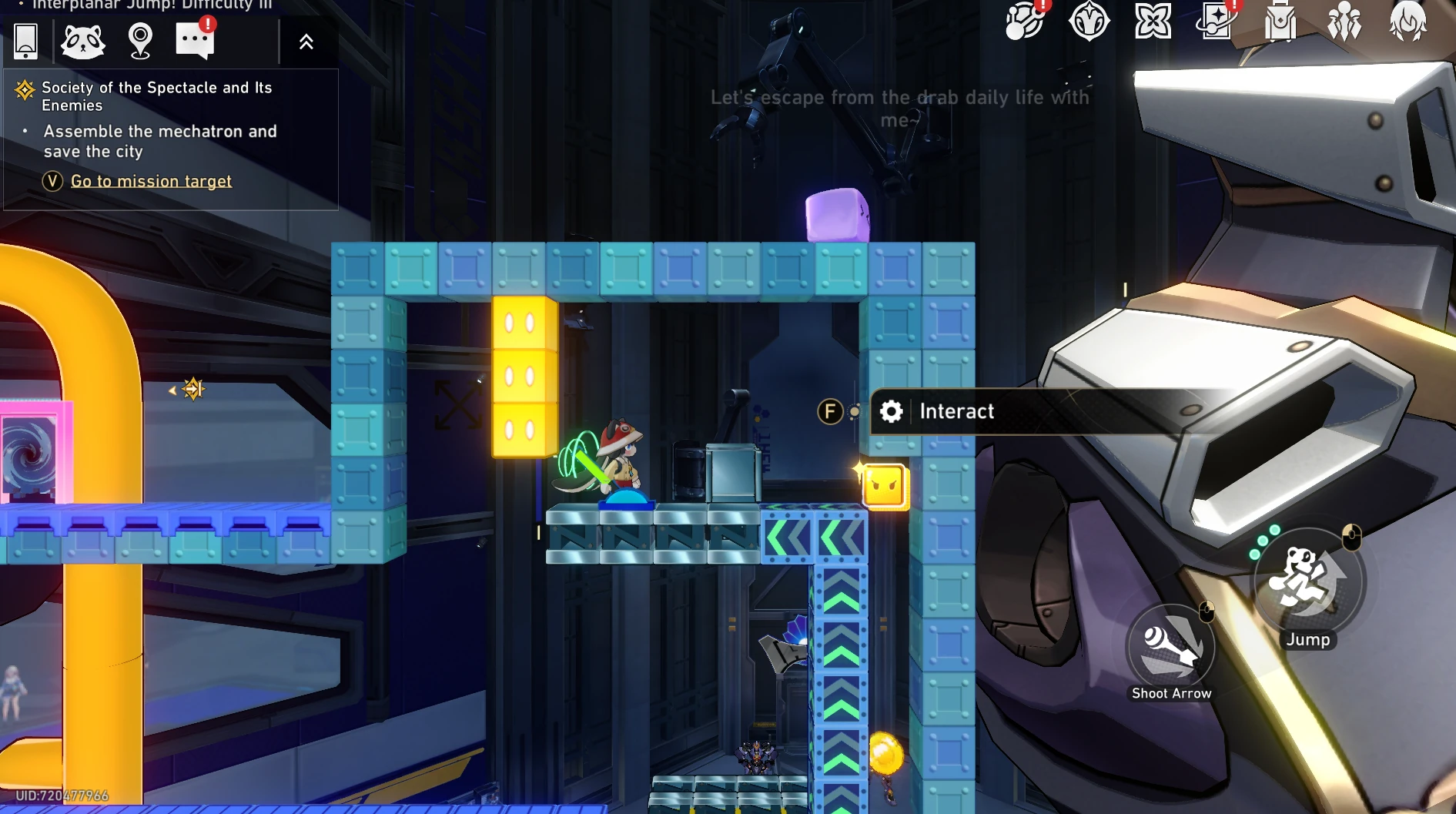This screenshot has width=1456, height=814.
Task: Open the team lineup icon
Action: [x=1344, y=22]
